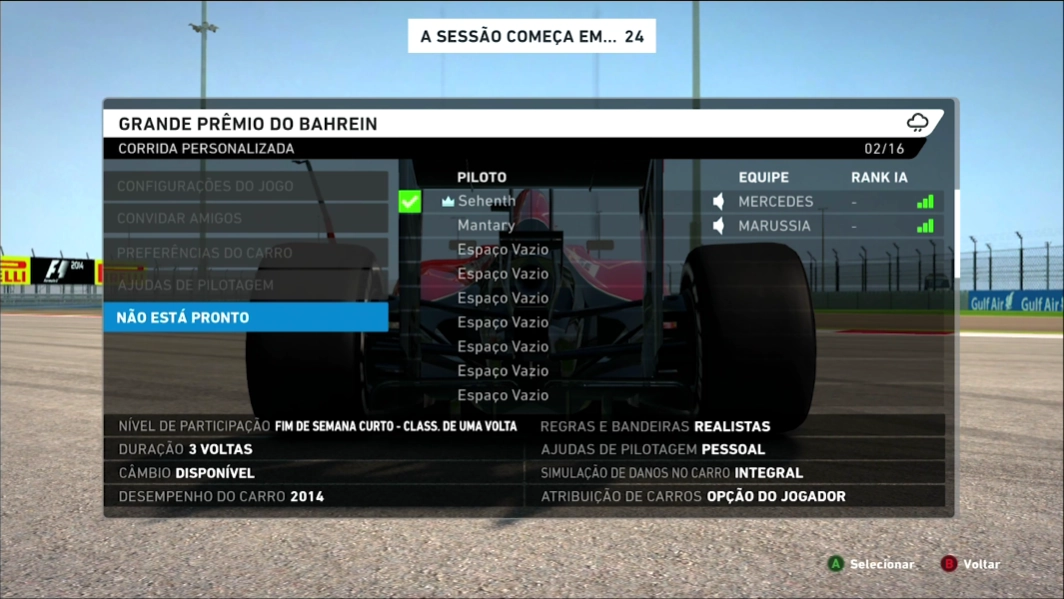Mute the speaker icon beside Marussia
The width and height of the screenshot is (1064, 599).
click(718, 226)
